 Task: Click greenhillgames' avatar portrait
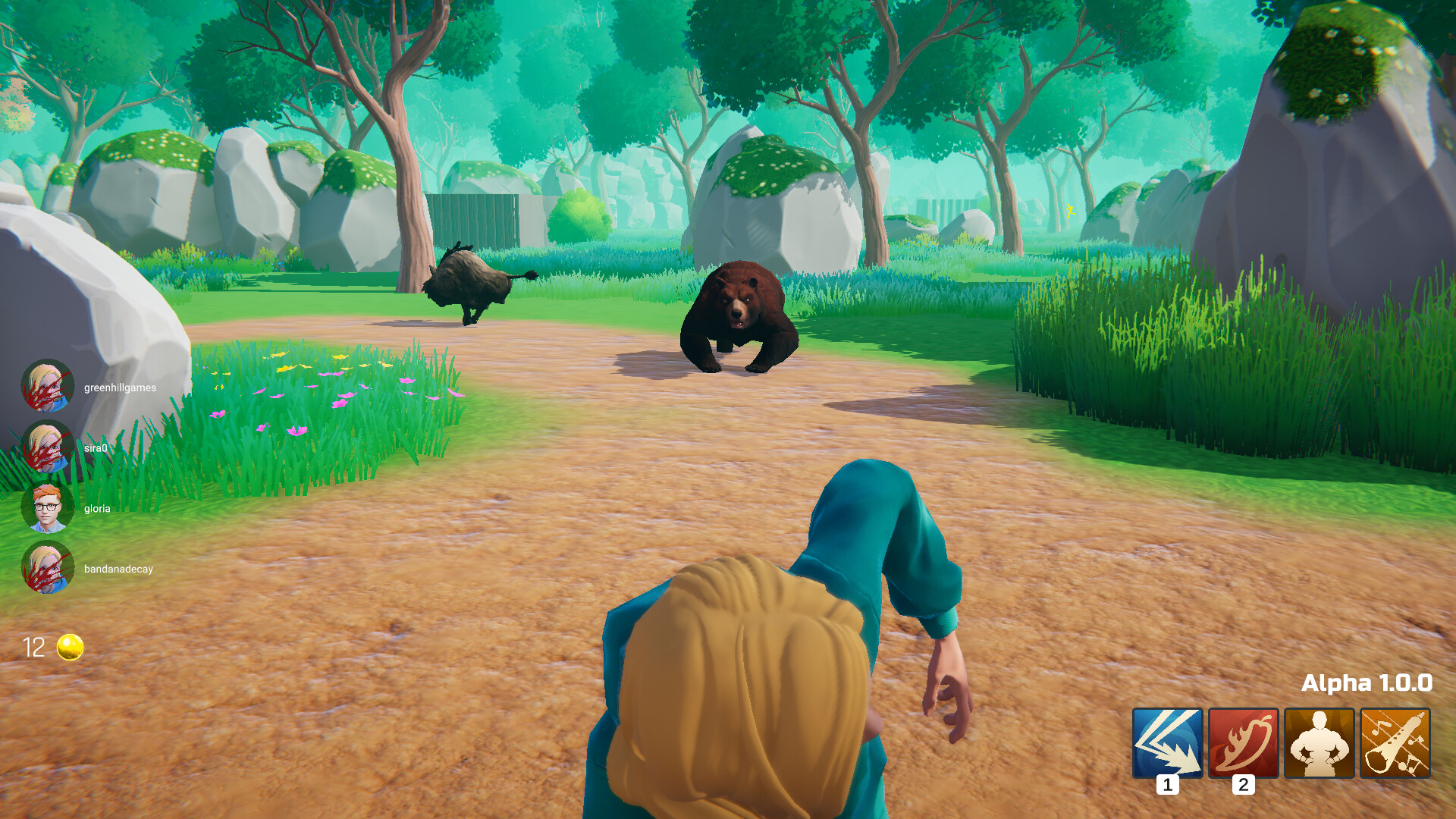(x=49, y=387)
